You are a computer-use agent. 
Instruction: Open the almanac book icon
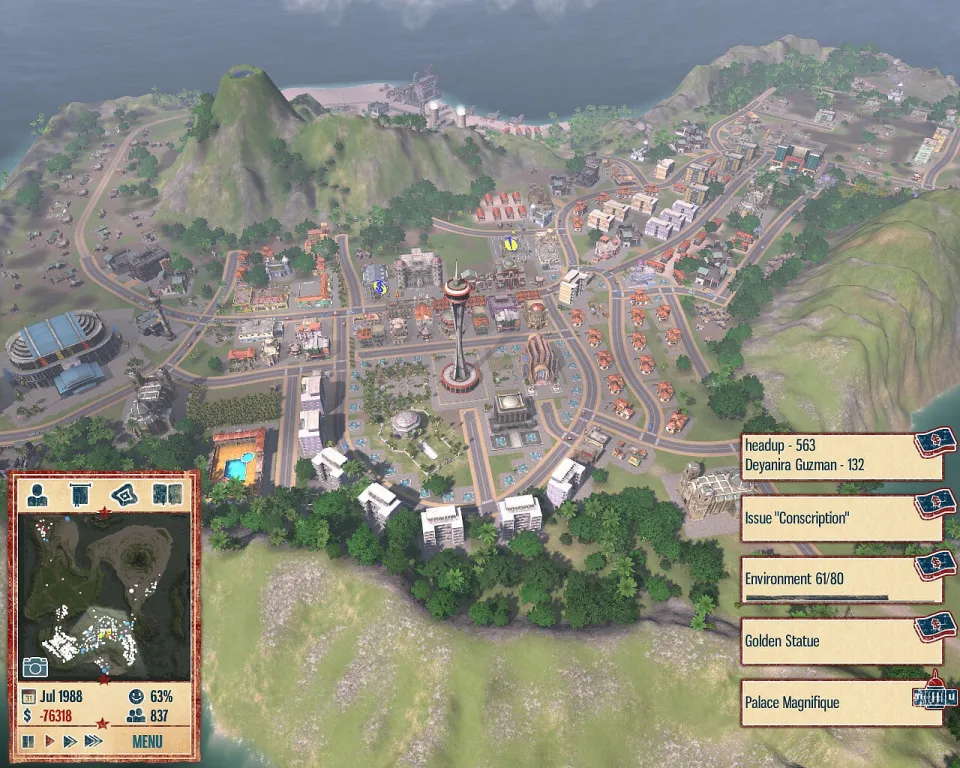[161, 493]
